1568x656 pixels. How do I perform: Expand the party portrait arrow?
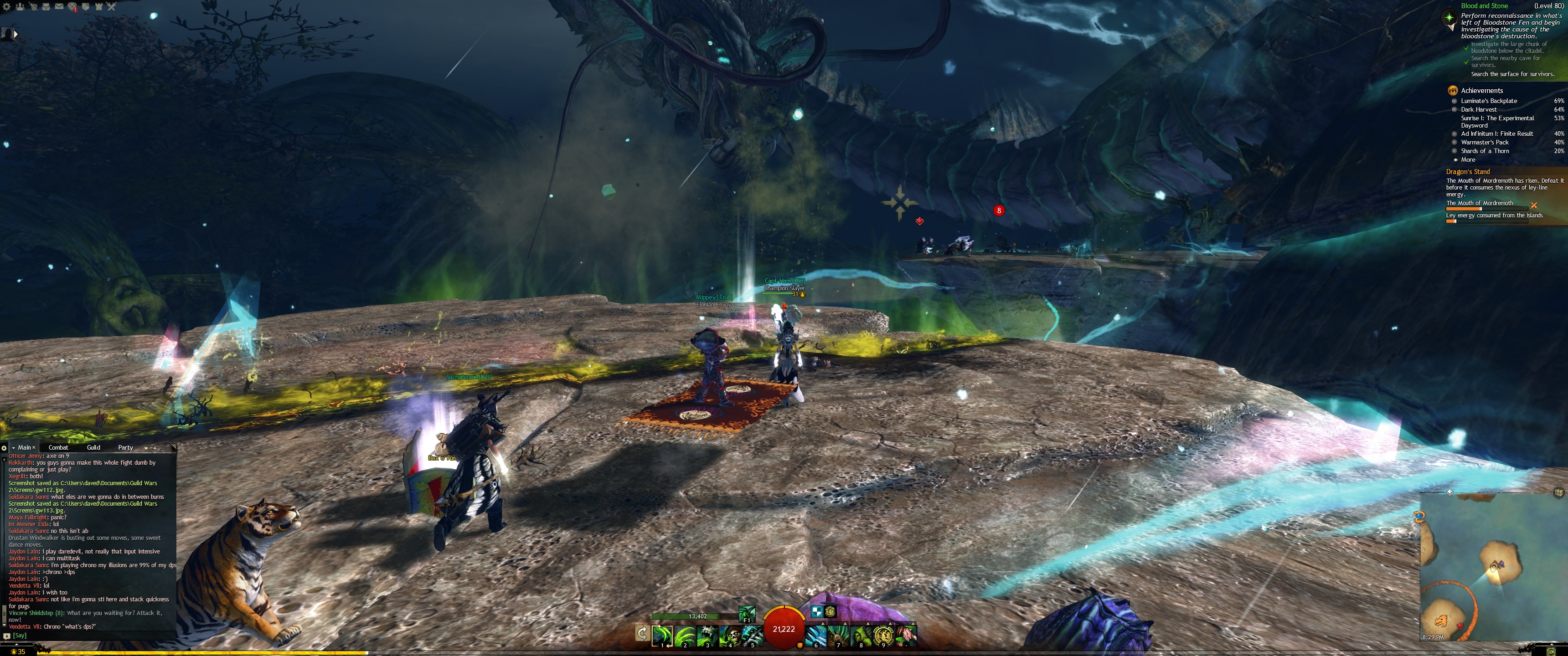pyautogui.click(x=16, y=34)
